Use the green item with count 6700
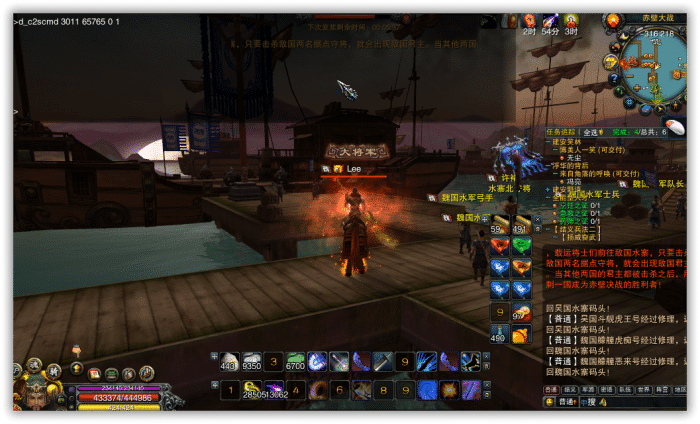 coord(295,361)
